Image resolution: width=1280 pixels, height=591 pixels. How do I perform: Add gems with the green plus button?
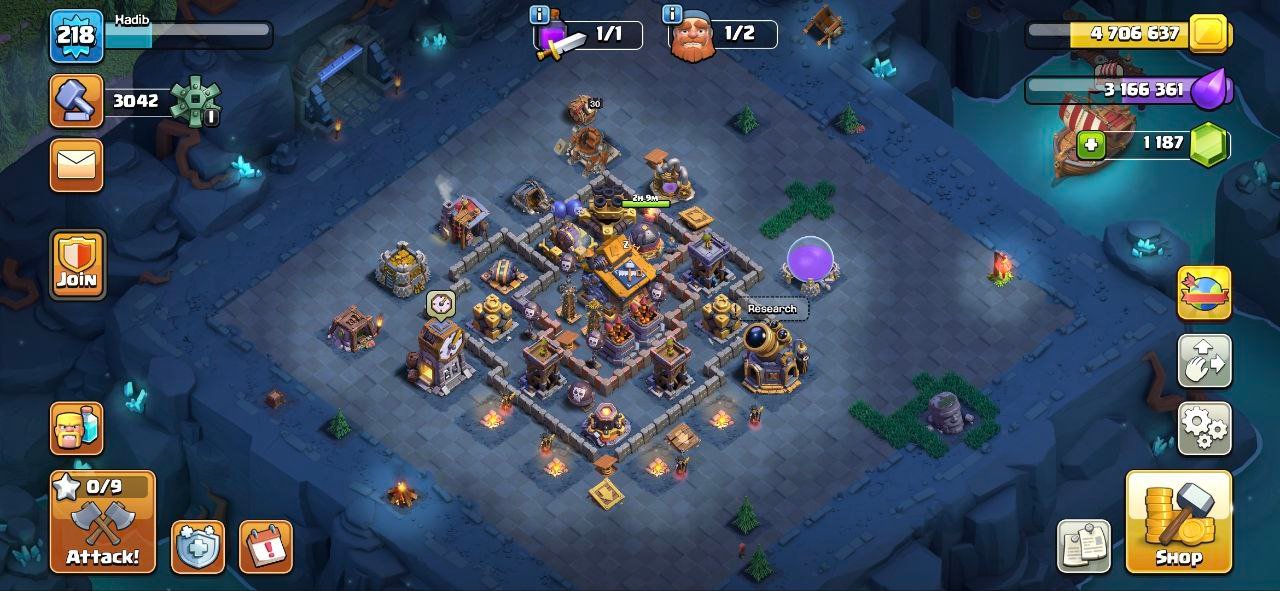coord(1091,145)
